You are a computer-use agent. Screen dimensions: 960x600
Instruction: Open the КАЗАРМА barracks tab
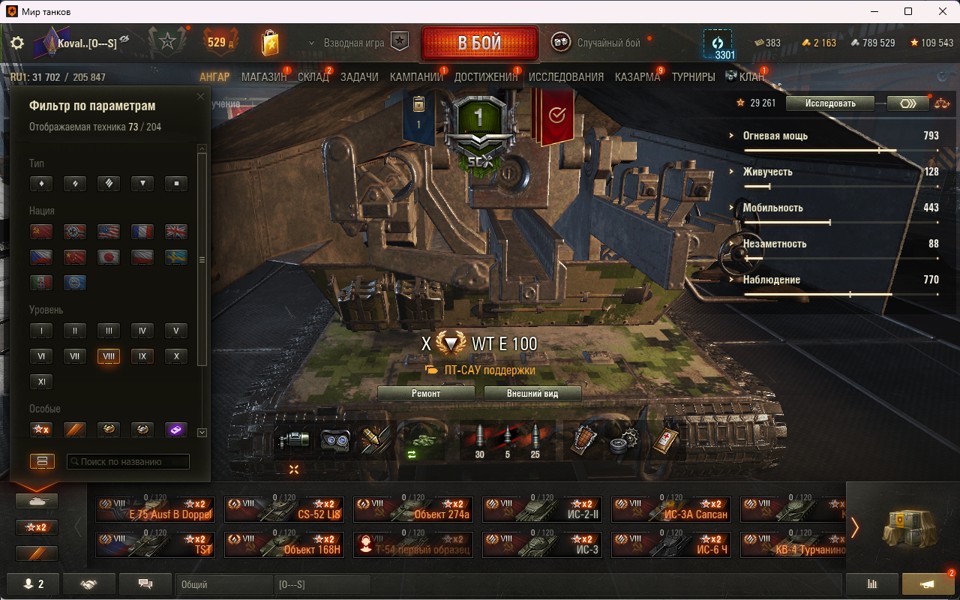[637, 77]
